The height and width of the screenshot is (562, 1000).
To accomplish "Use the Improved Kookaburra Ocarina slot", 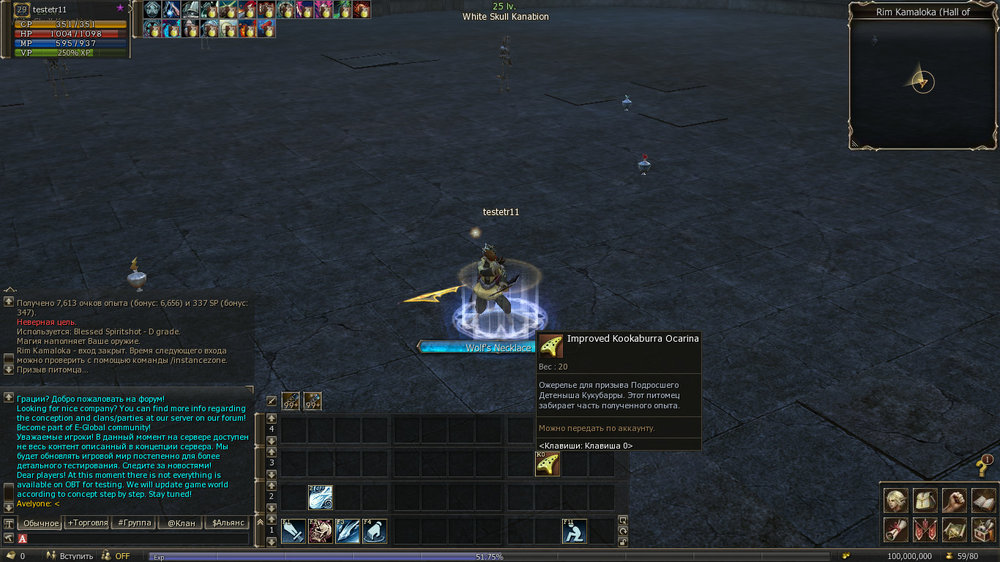I will 546,464.
